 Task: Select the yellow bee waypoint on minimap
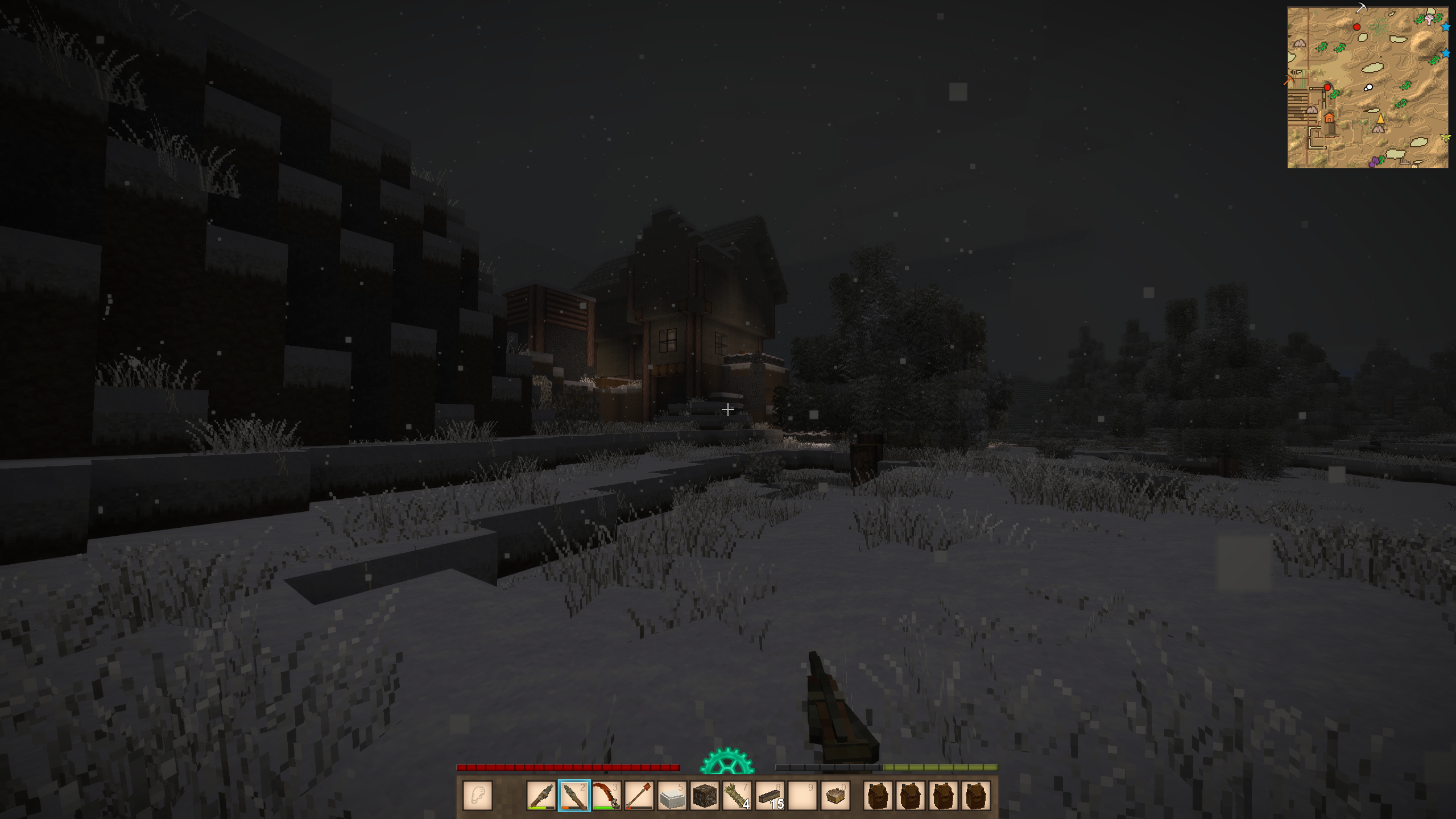point(1446,138)
